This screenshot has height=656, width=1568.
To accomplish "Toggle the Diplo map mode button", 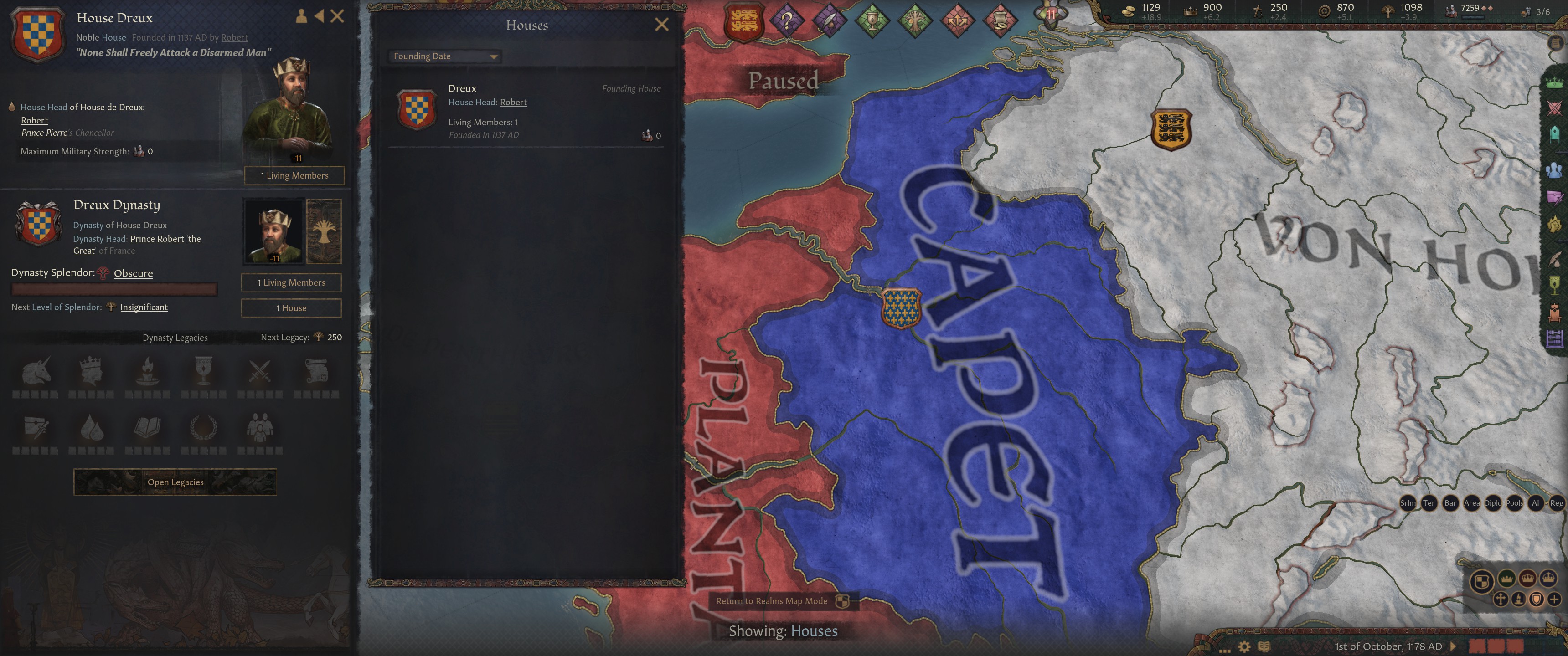I will (x=1493, y=503).
